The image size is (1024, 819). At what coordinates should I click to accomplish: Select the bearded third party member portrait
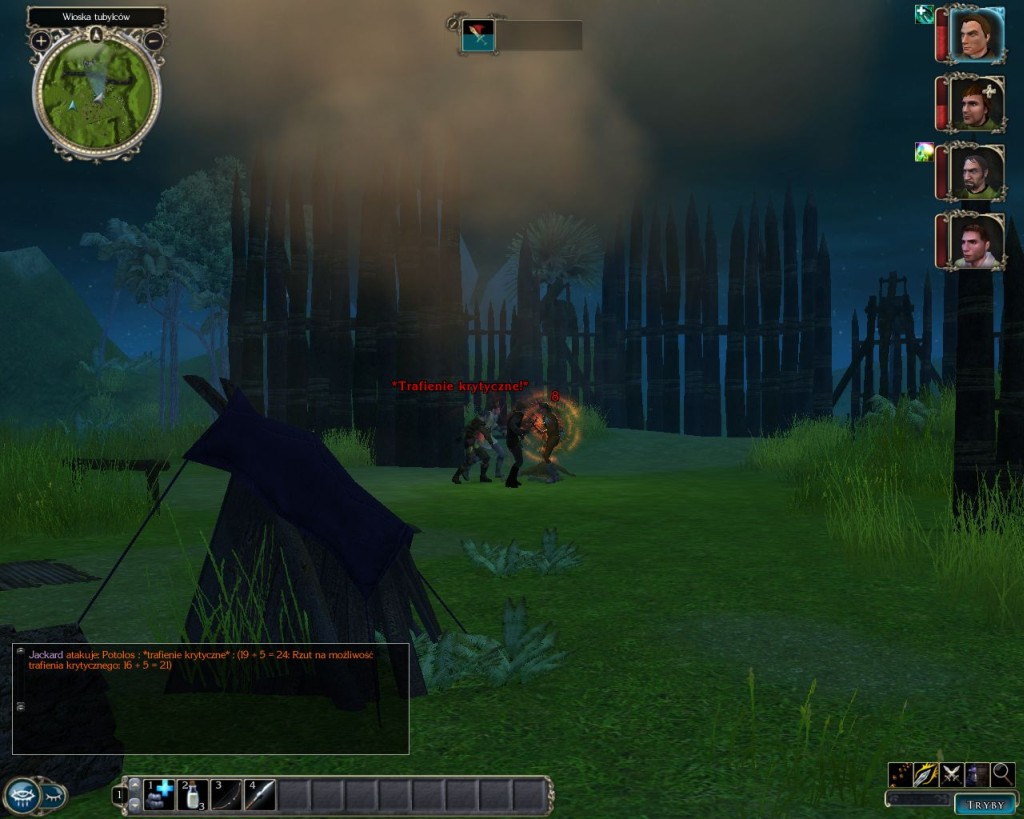pyautogui.click(x=976, y=172)
